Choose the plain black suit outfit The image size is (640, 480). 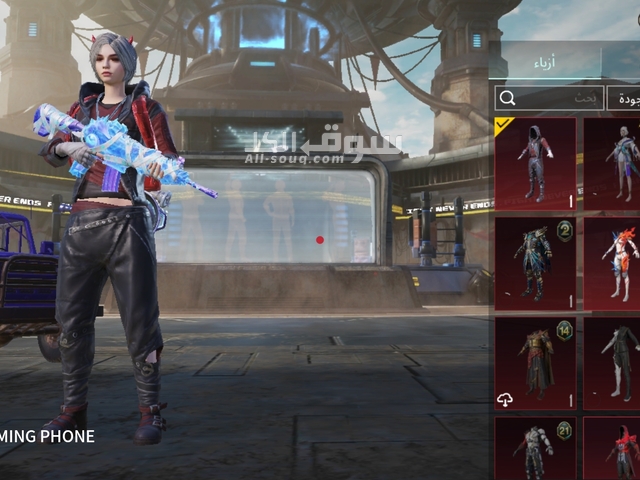click(x=612, y=362)
